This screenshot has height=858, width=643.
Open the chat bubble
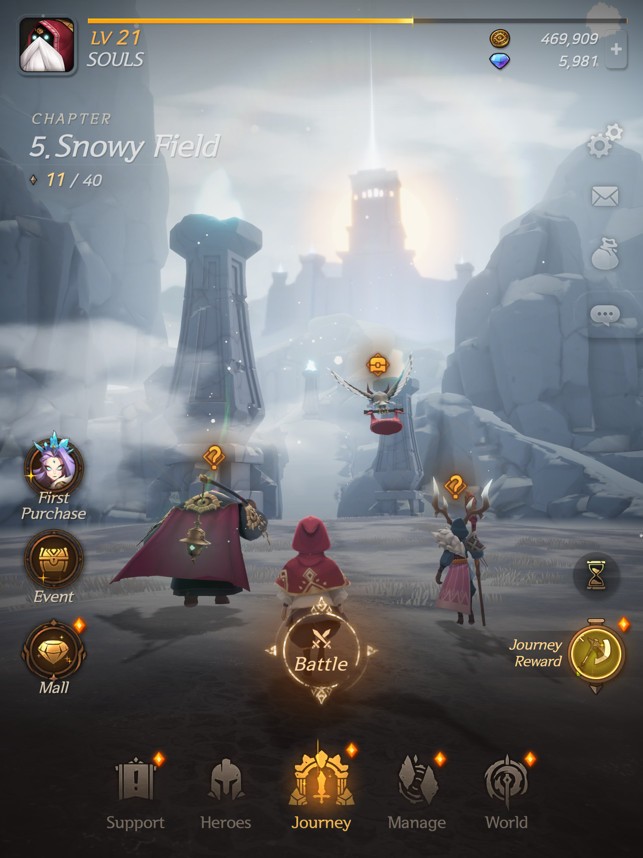click(x=605, y=315)
